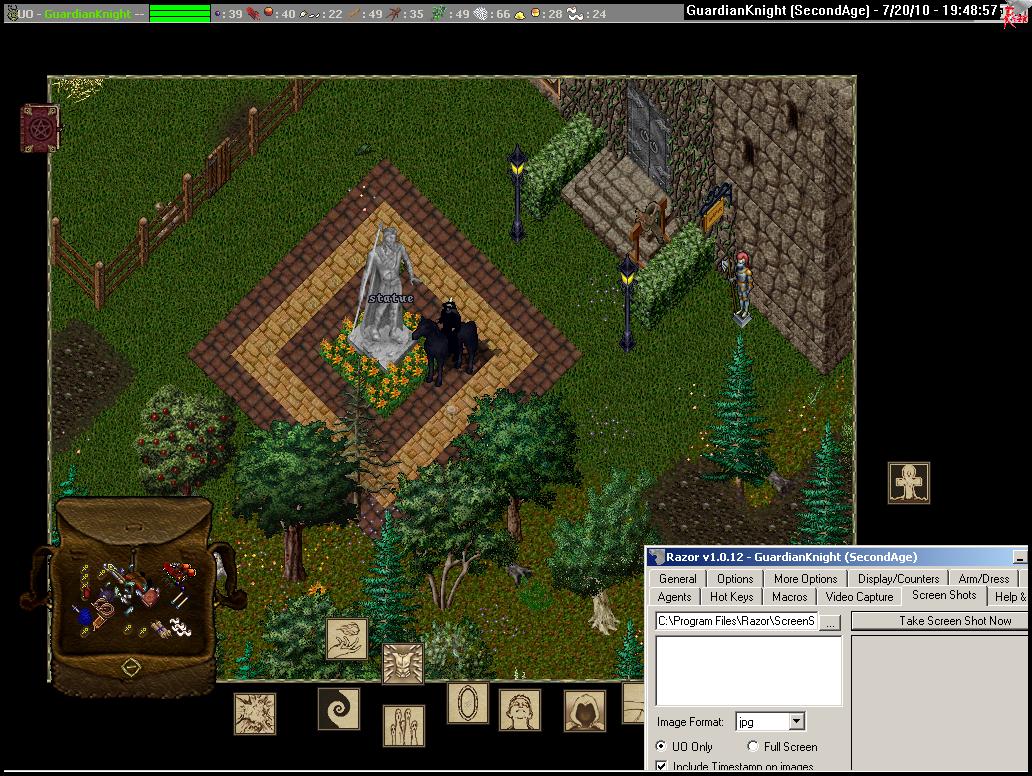Image resolution: width=1032 pixels, height=776 pixels.
Task: Activate the upturned face spell icon
Action: (x=520, y=710)
